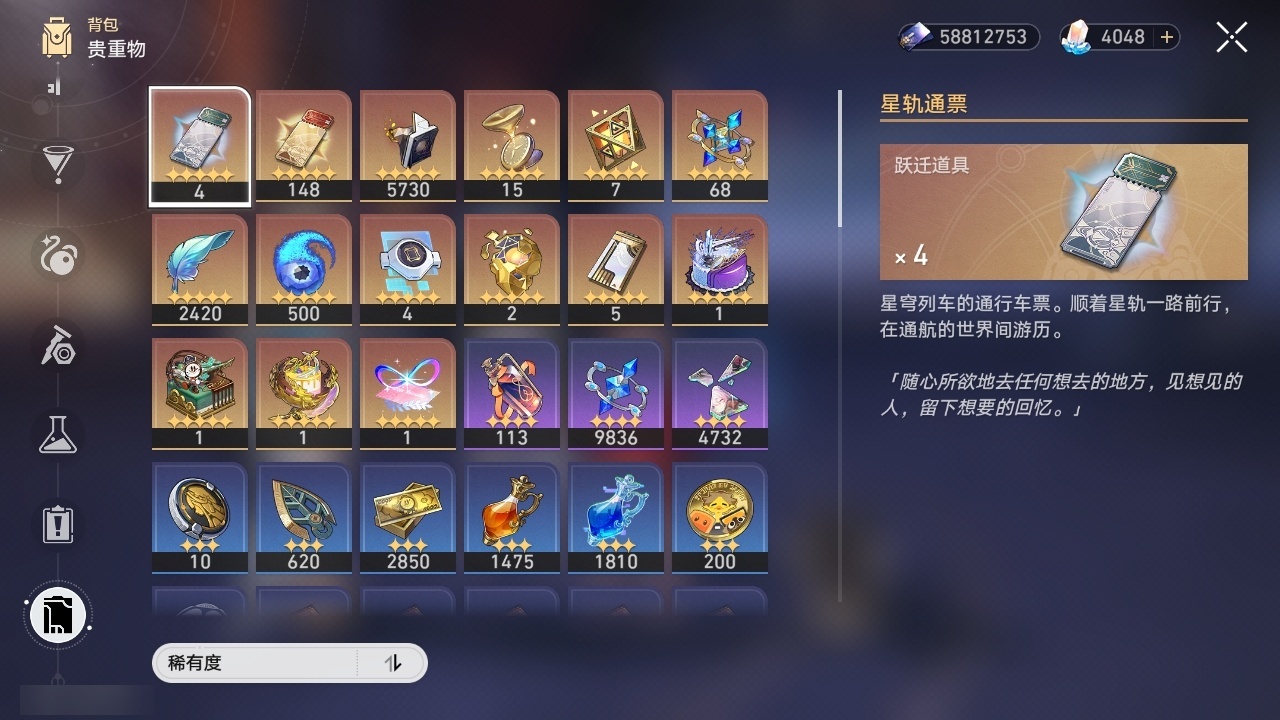The width and height of the screenshot is (1280, 720).
Task: Select the wrench materials category icon
Action: [x=57, y=345]
